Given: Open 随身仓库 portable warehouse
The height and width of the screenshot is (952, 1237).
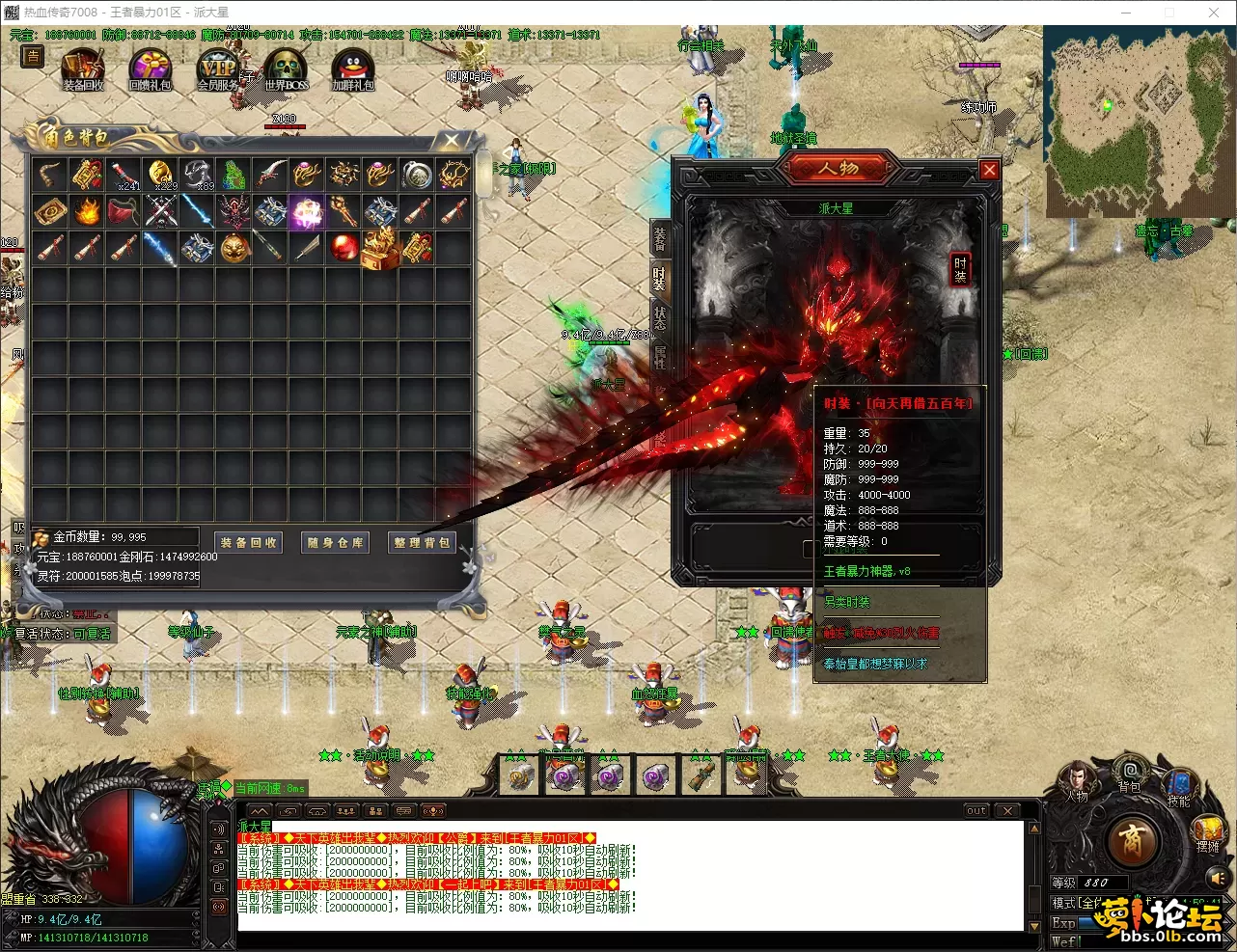Looking at the screenshot, I should [x=336, y=543].
